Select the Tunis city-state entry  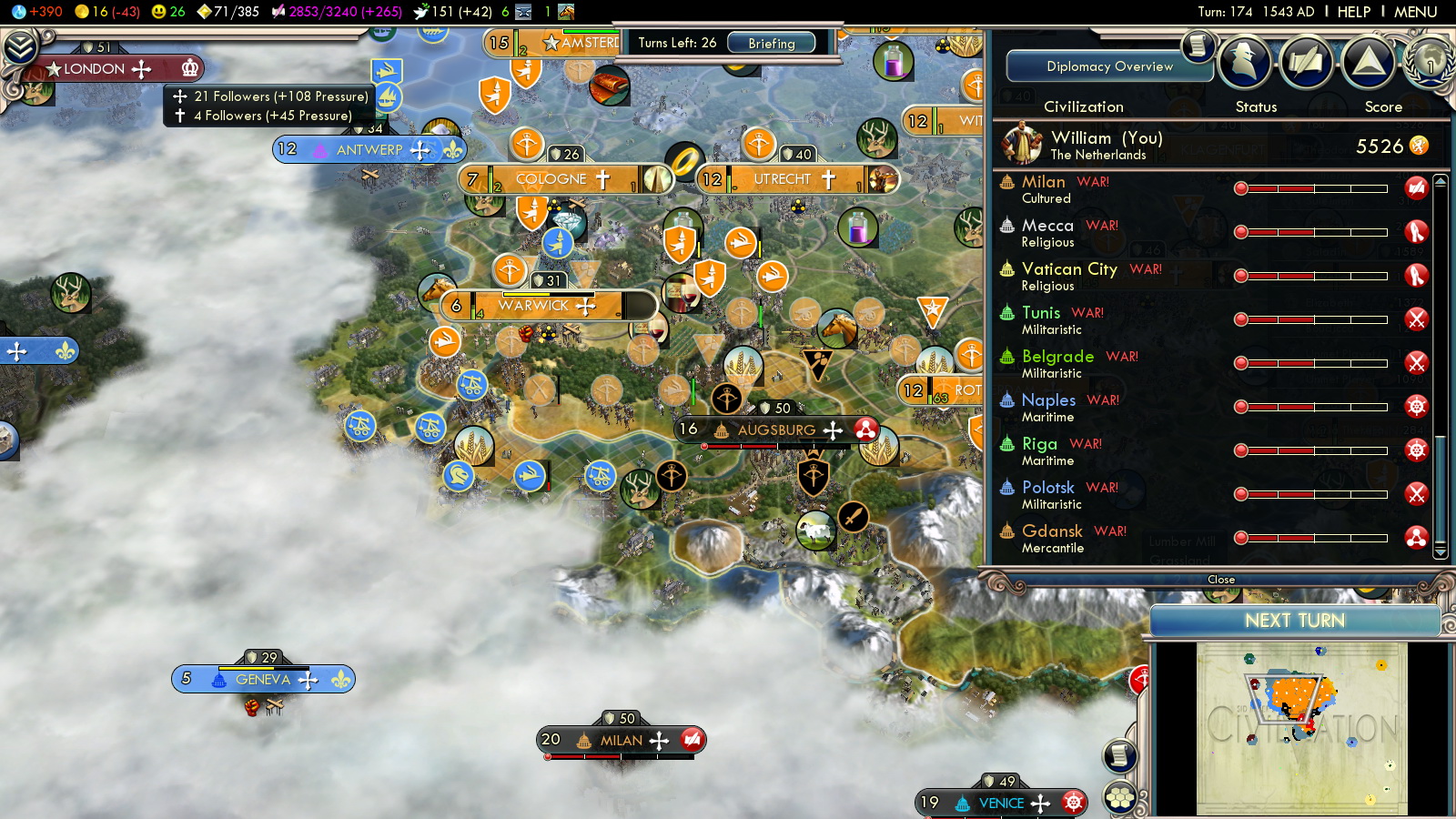pyautogui.click(x=1041, y=313)
